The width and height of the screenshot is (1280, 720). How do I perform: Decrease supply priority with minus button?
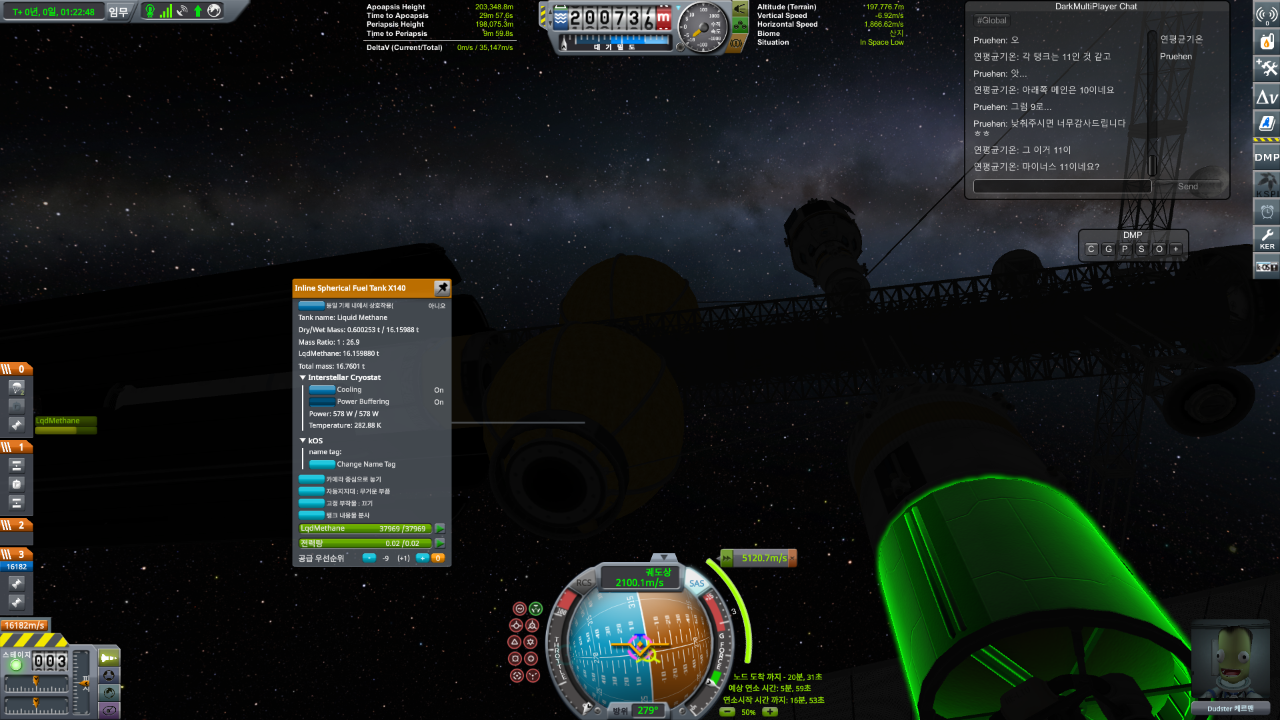click(369, 558)
